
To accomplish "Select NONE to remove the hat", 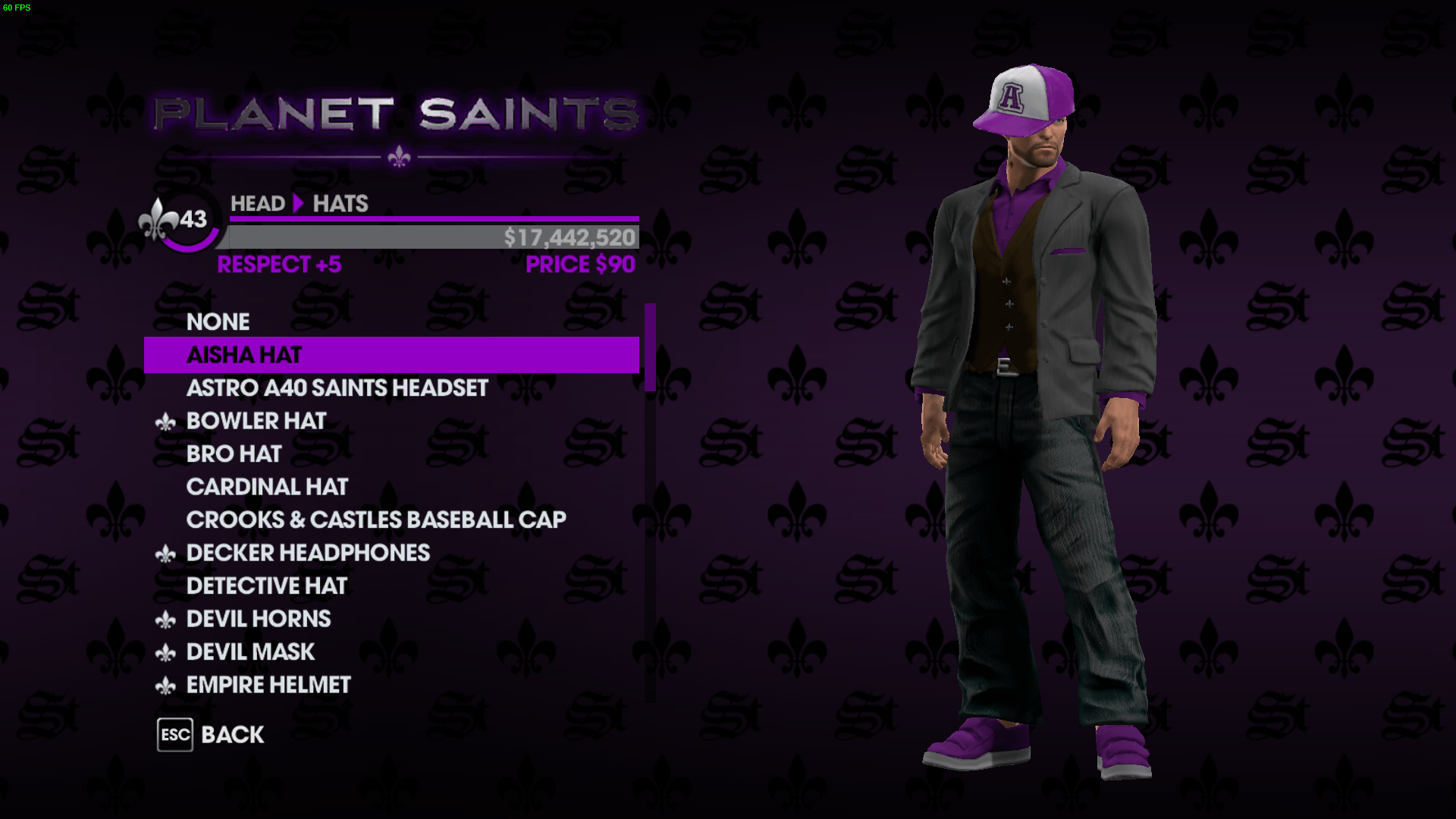I will point(218,322).
